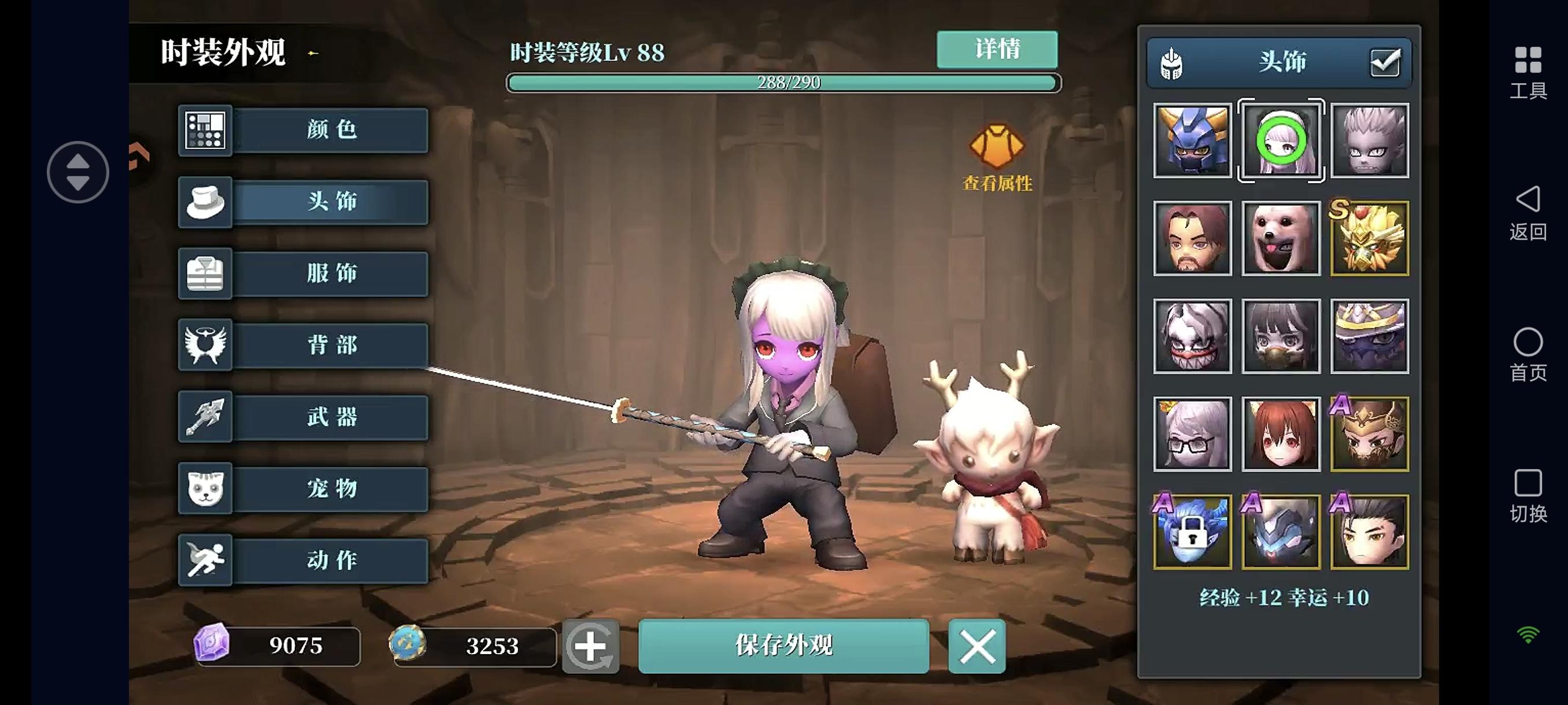Click the cat face 宠物 pet icon
Image resolution: width=1568 pixels, height=705 pixels.
pos(205,488)
